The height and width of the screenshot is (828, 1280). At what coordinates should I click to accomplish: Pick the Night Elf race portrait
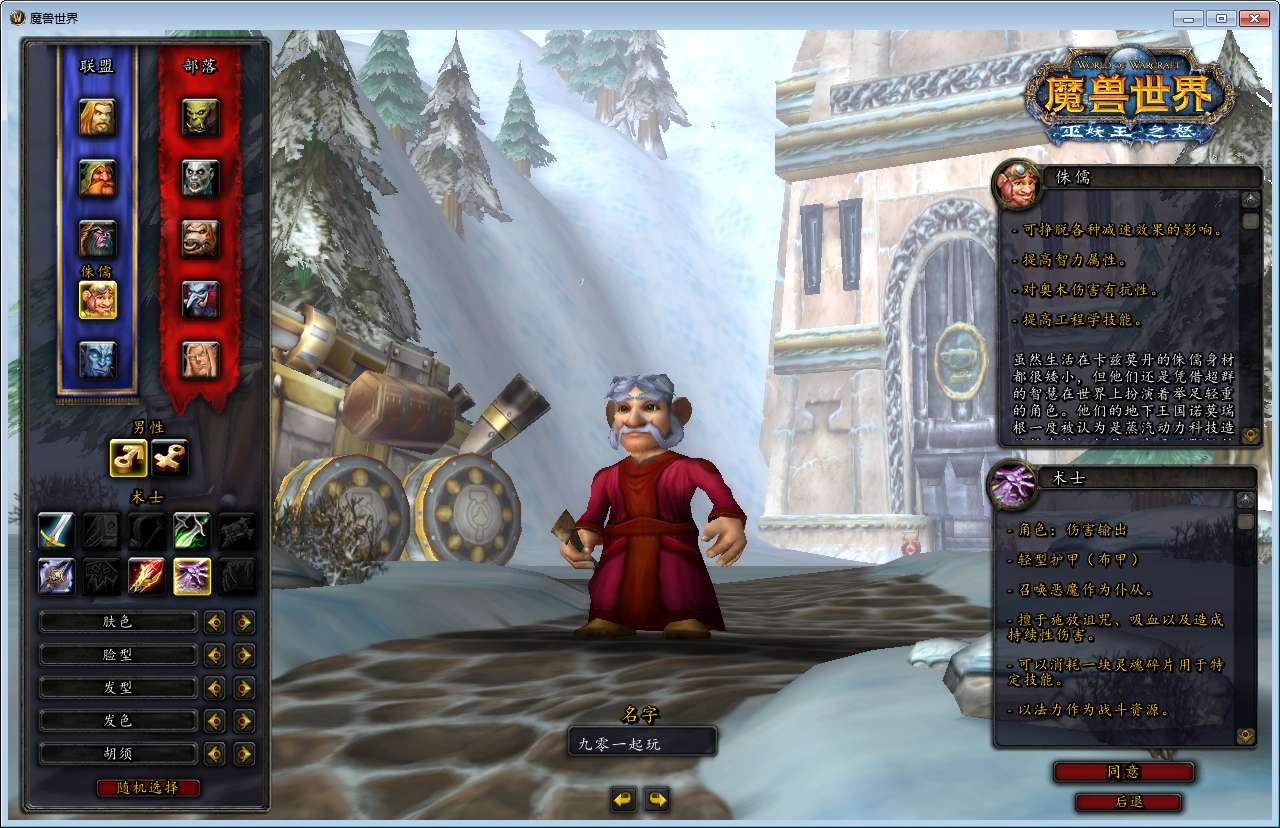pyautogui.click(x=98, y=238)
